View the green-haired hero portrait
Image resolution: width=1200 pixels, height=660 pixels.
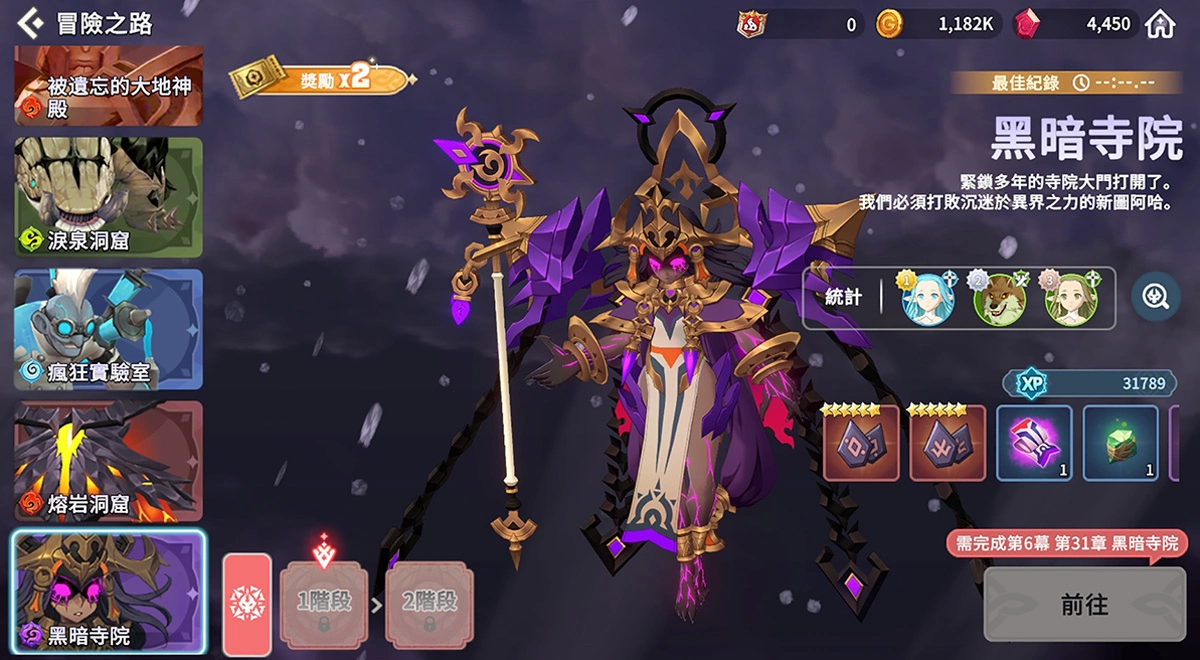[1071, 299]
